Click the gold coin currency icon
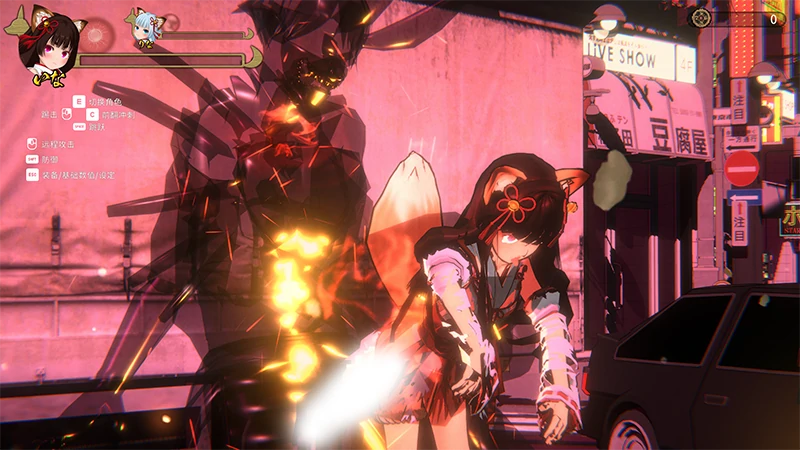Viewport: 800px width, 450px height. pos(701,18)
